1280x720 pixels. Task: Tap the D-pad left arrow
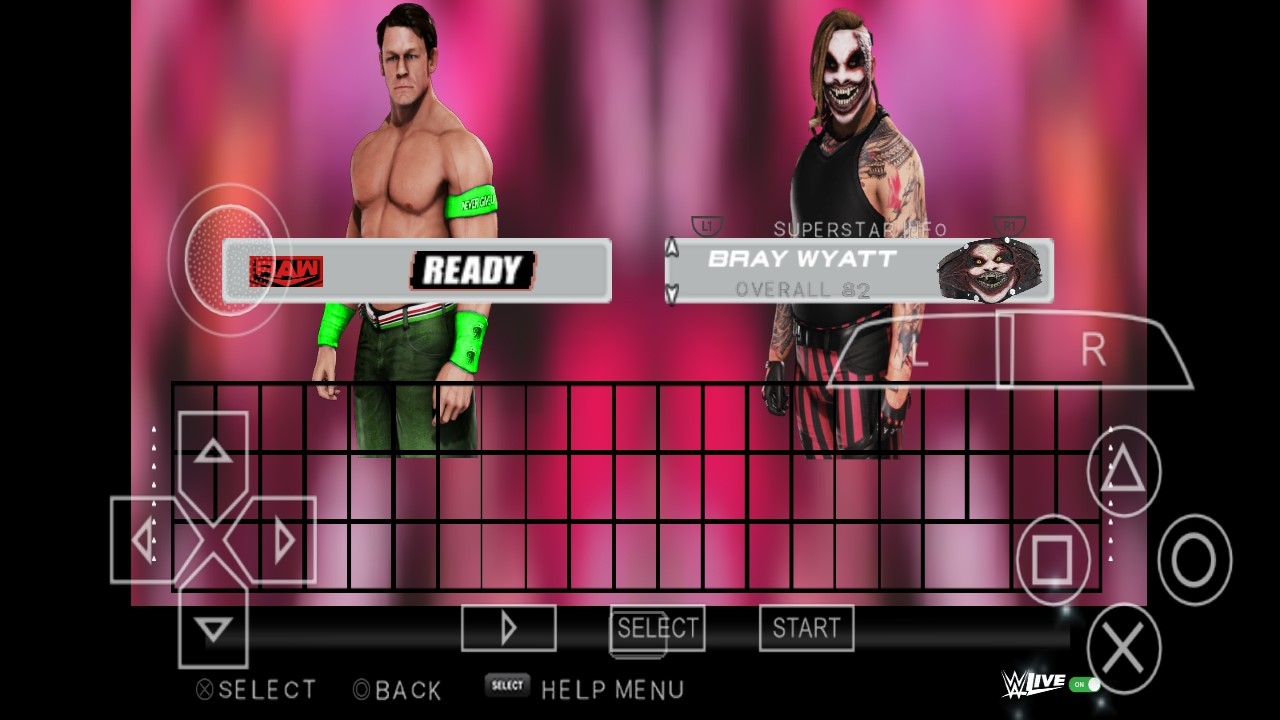144,540
